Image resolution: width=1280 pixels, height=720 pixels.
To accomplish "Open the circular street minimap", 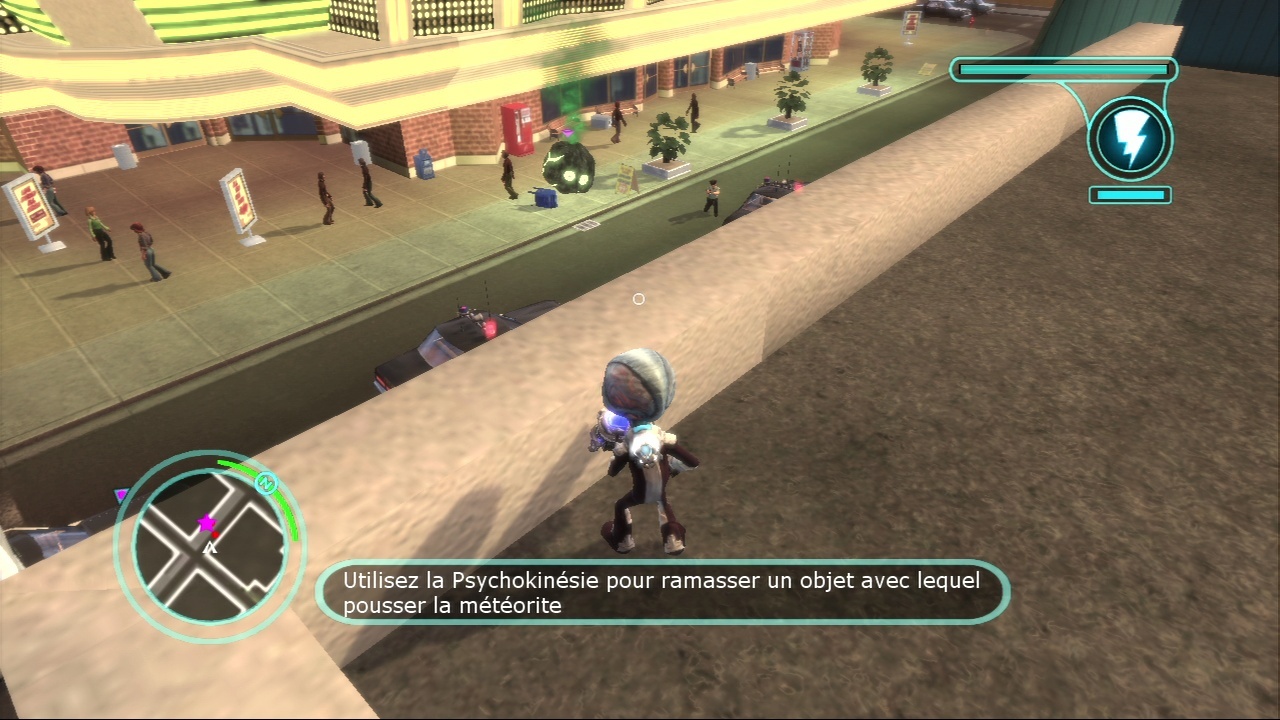I will point(208,546).
